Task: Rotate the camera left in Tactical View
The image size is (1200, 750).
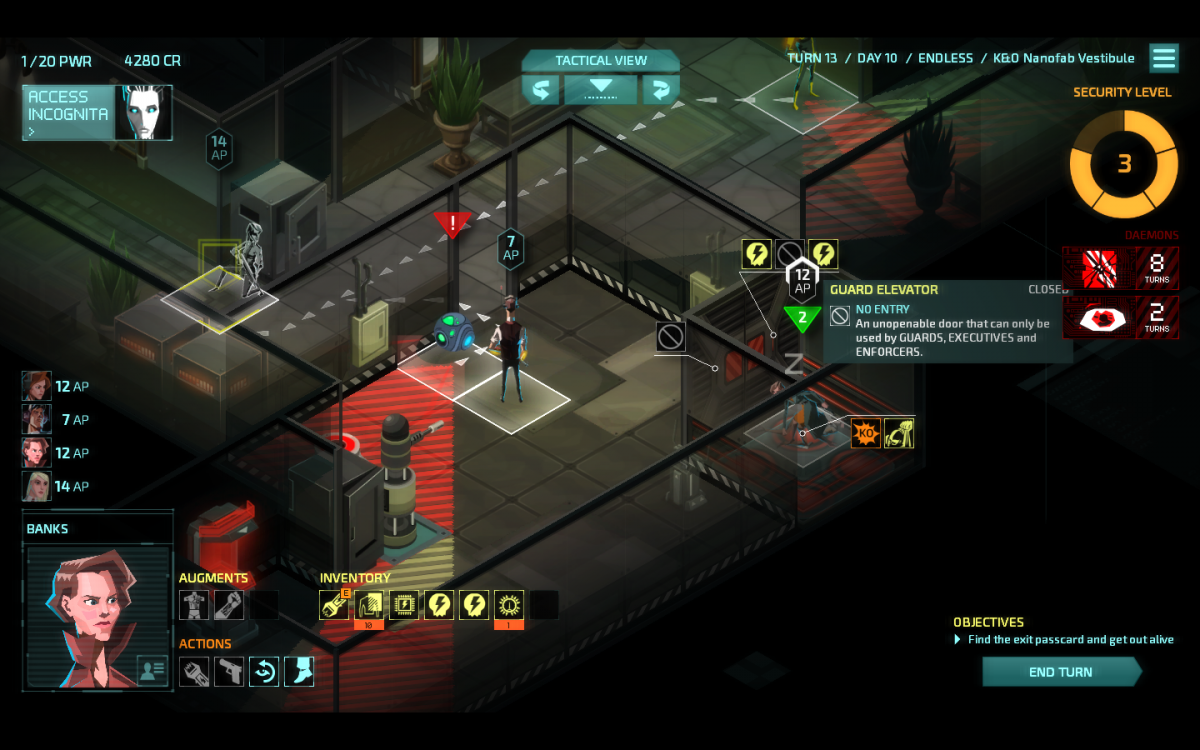Action: [x=540, y=90]
